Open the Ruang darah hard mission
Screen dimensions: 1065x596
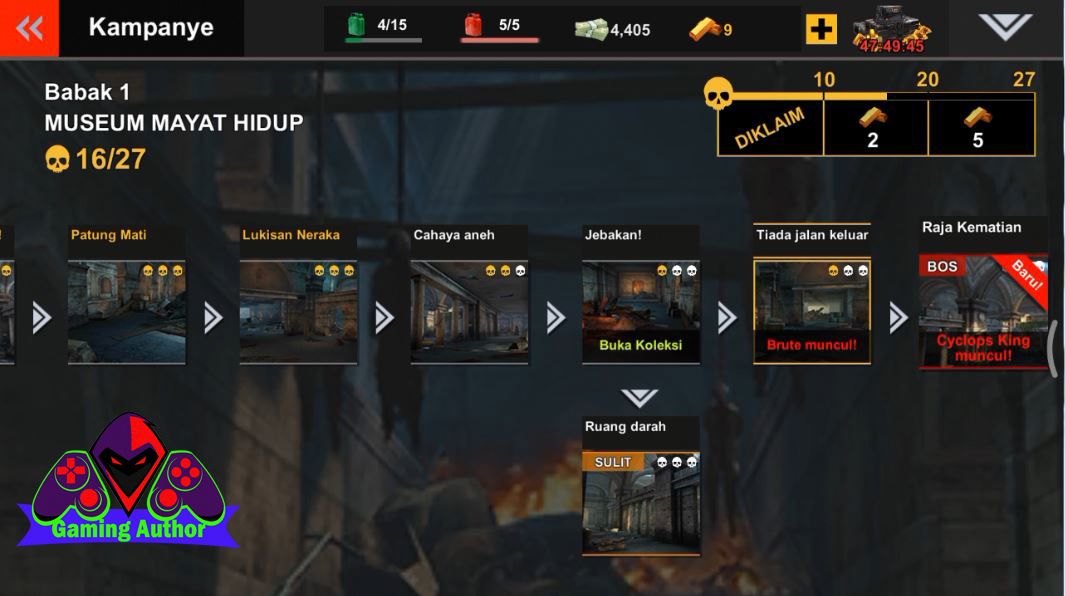(641, 502)
